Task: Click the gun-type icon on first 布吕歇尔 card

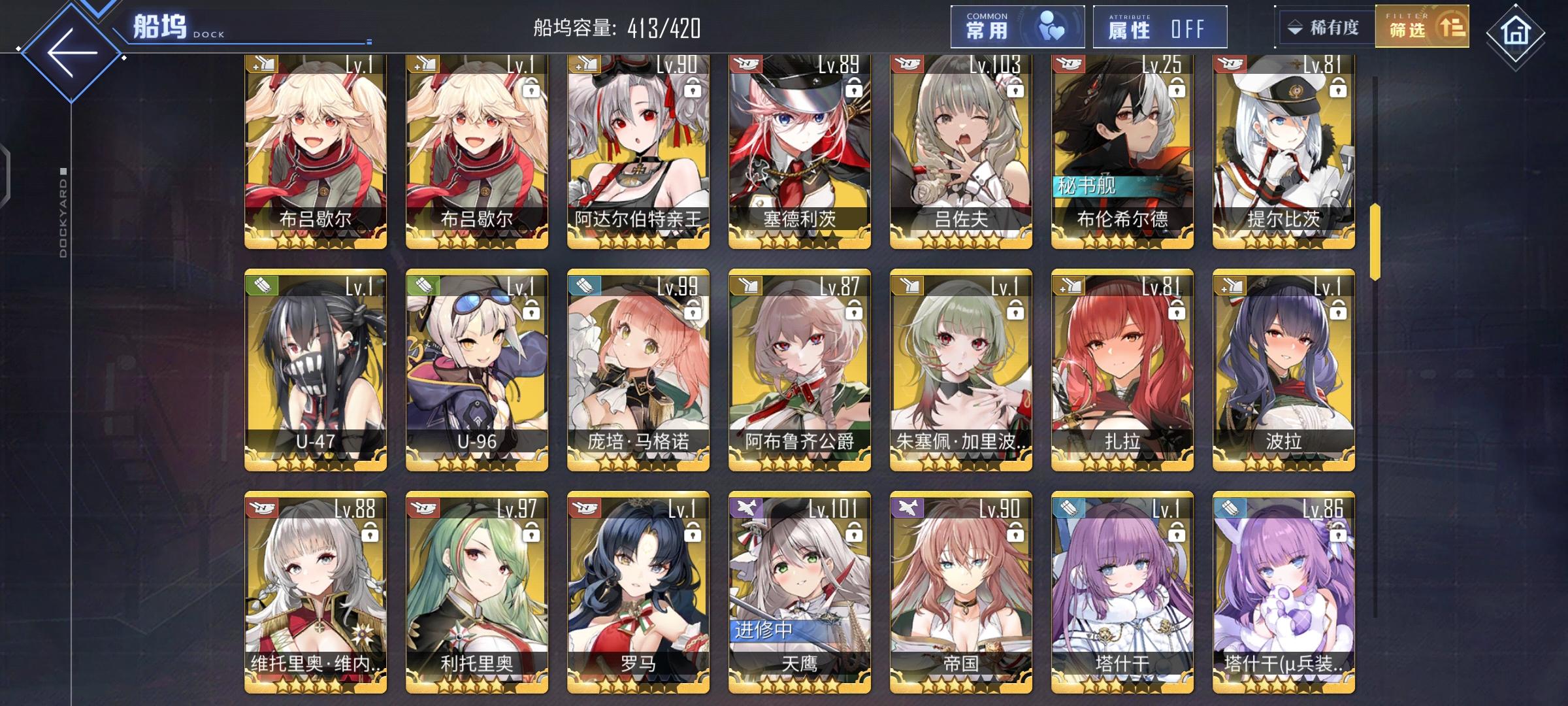Action: (260, 65)
